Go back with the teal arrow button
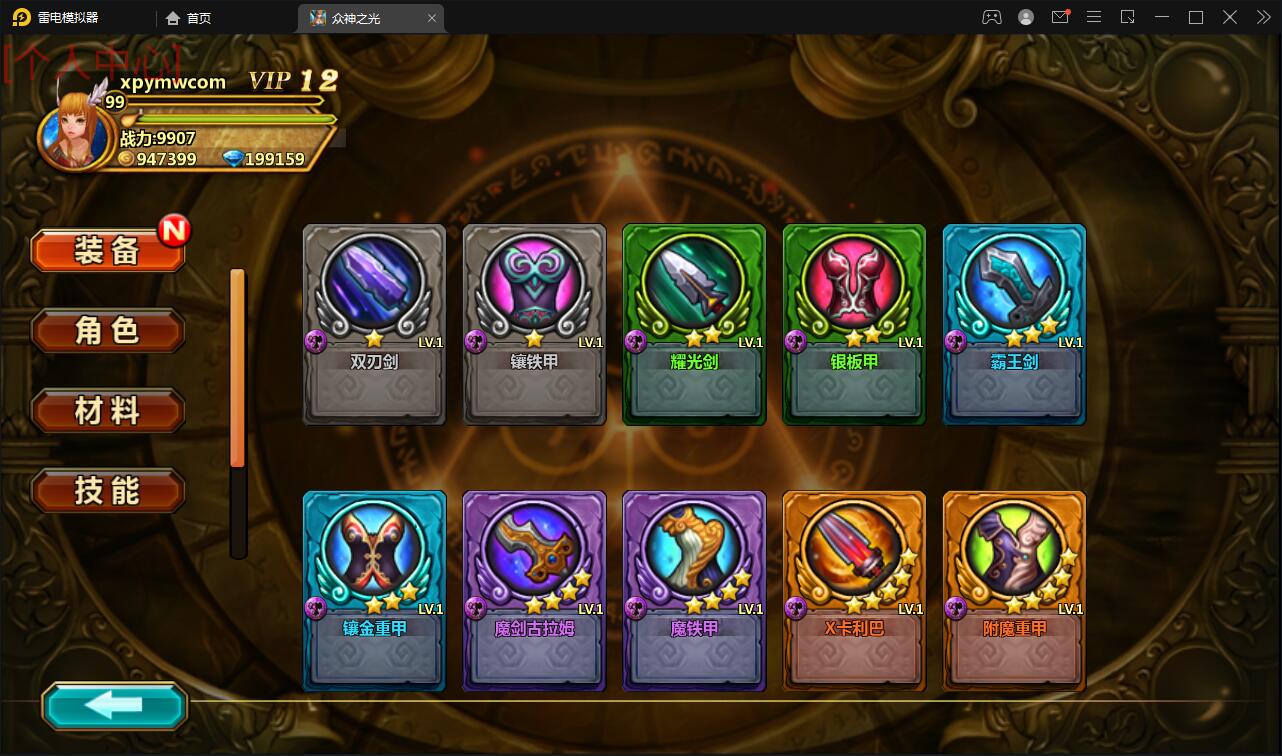 tap(114, 706)
